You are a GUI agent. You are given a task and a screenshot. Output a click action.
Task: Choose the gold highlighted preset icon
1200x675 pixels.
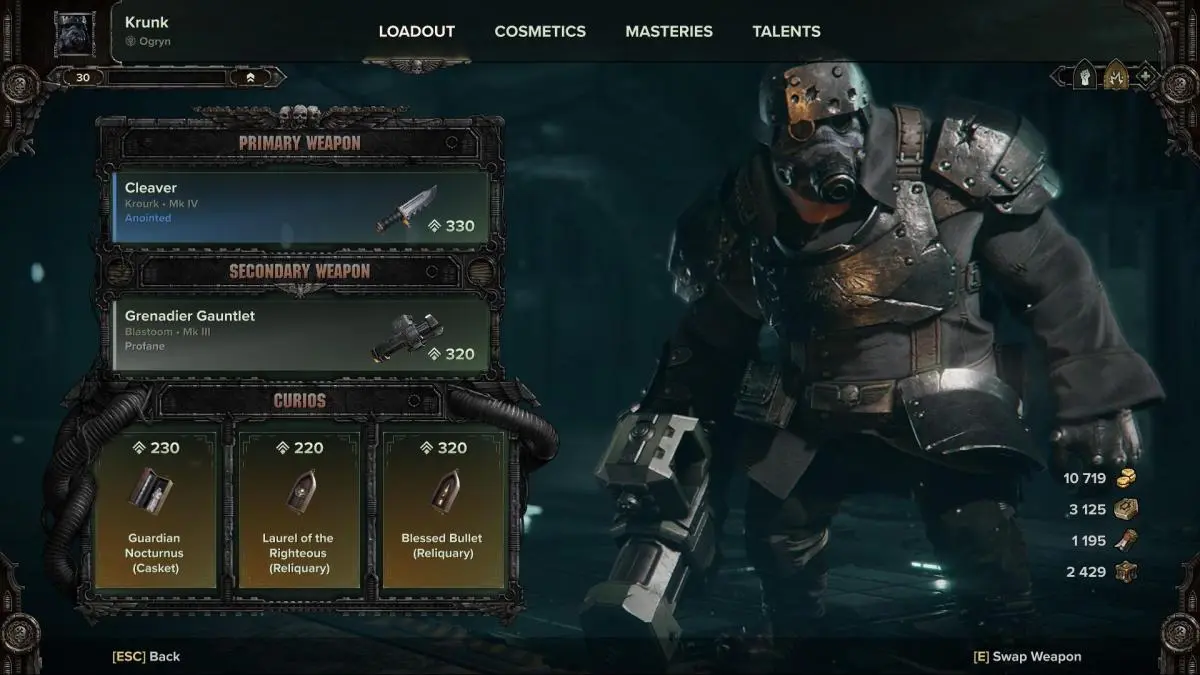pyautogui.click(x=1116, y=76)
